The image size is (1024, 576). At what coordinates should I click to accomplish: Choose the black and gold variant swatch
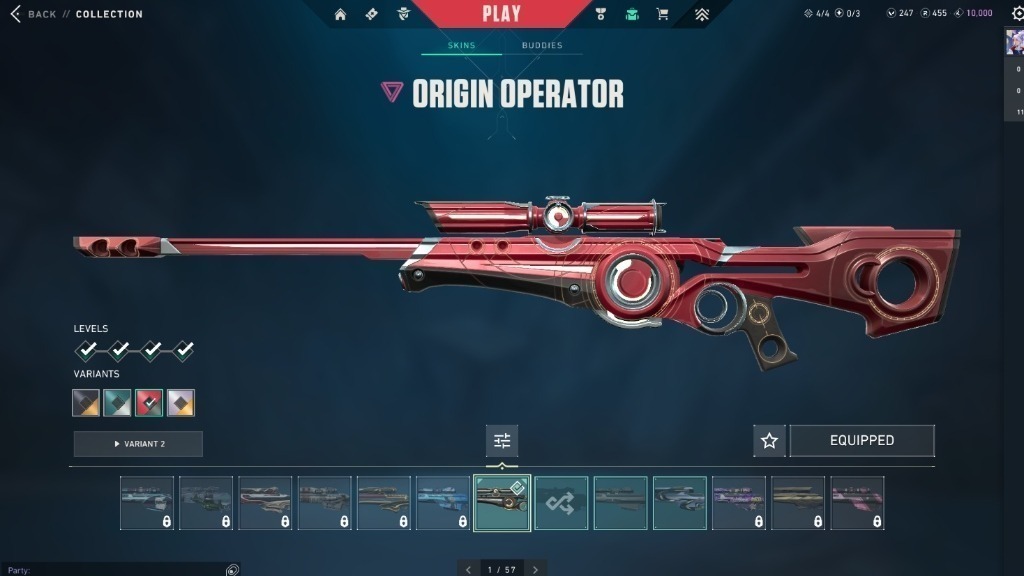(86, 402)
